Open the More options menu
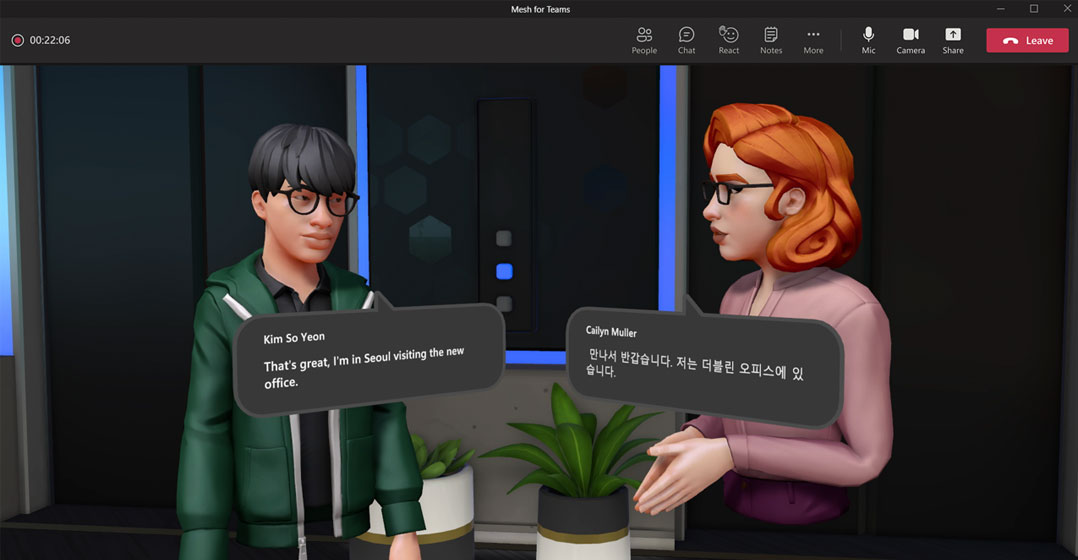 tap(813, 40)
